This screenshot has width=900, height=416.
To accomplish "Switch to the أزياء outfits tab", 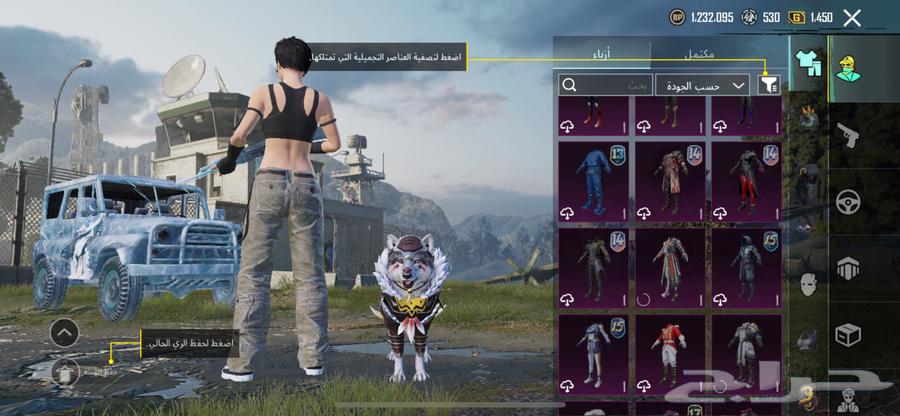I will click(602, 53).
